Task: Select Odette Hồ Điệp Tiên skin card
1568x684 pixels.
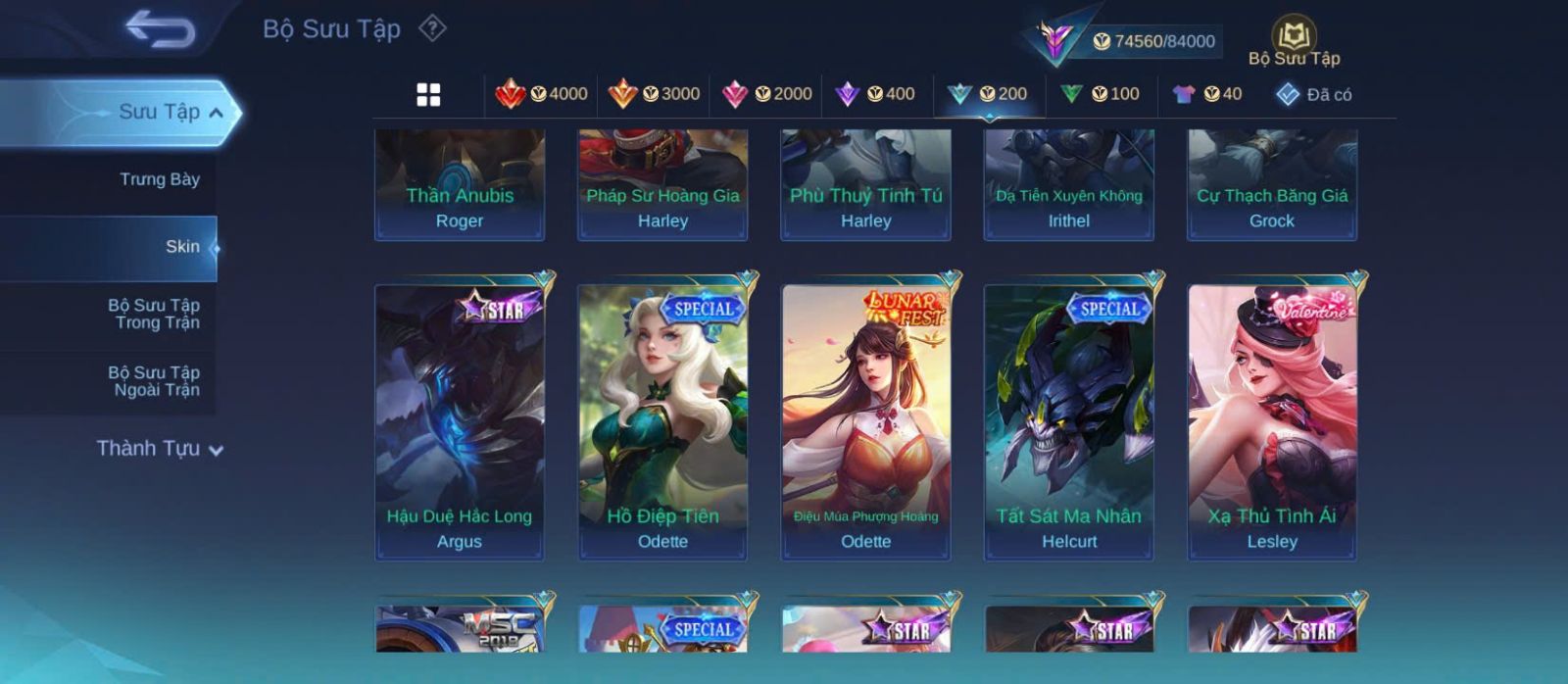Action: [x=662, y=421]
